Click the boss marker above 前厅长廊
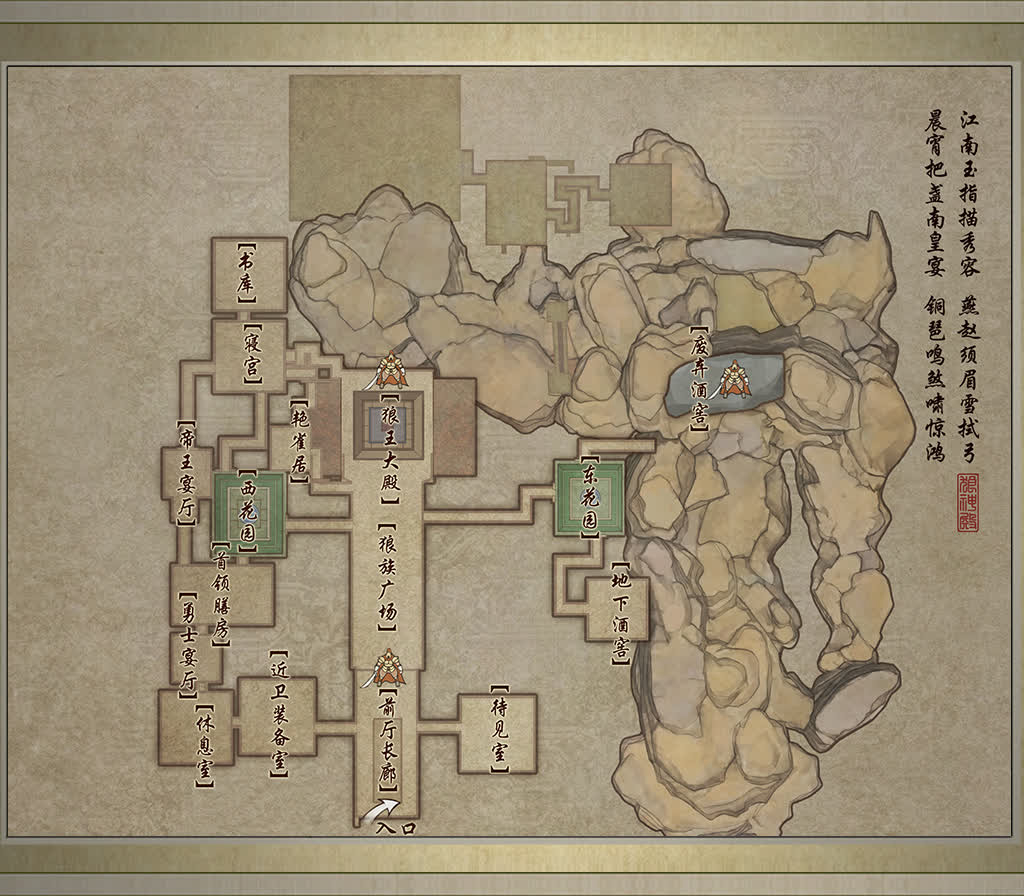1024x896 pixels. coord(387,666)
